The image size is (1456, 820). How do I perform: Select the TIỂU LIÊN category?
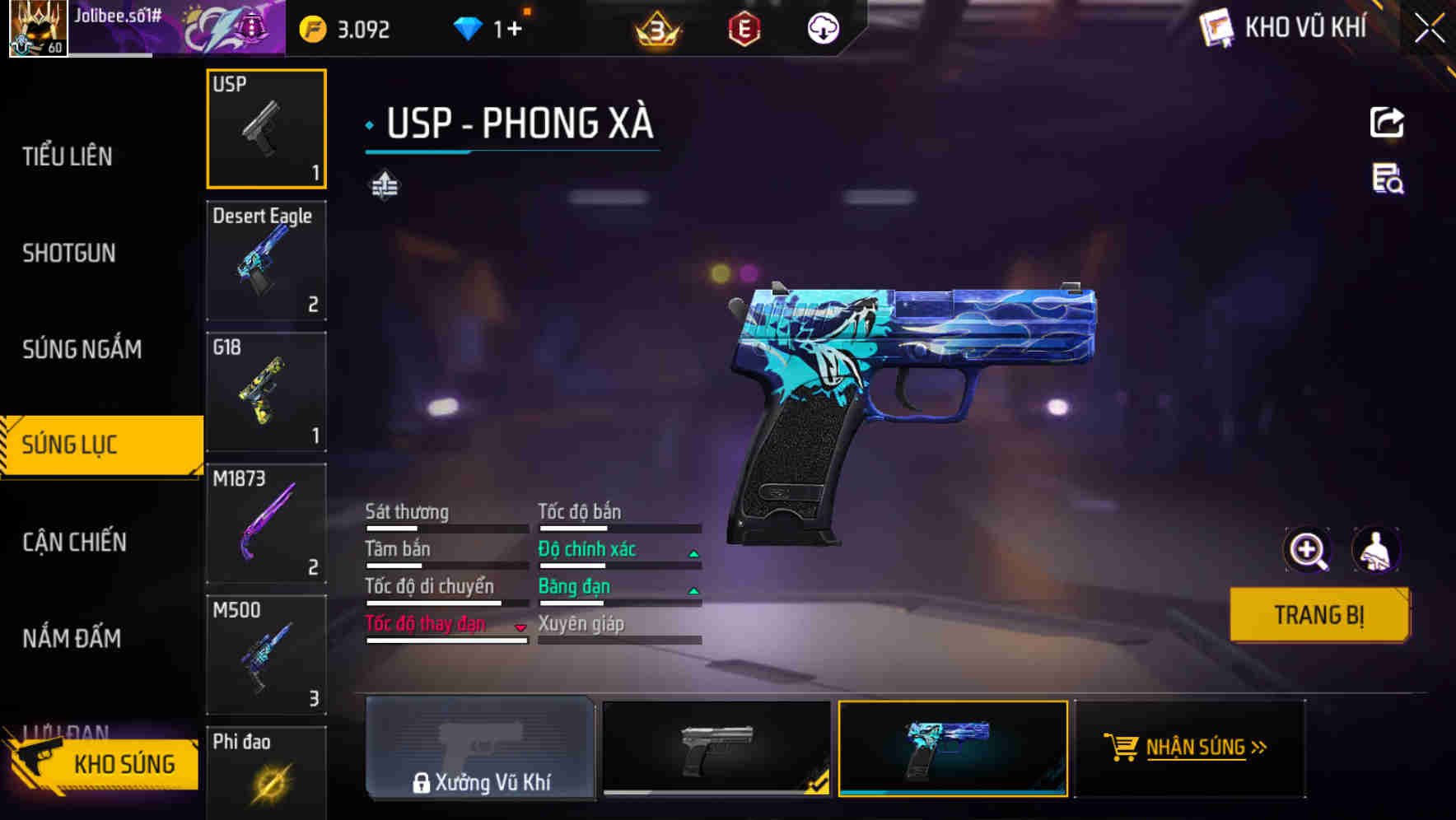69,156
